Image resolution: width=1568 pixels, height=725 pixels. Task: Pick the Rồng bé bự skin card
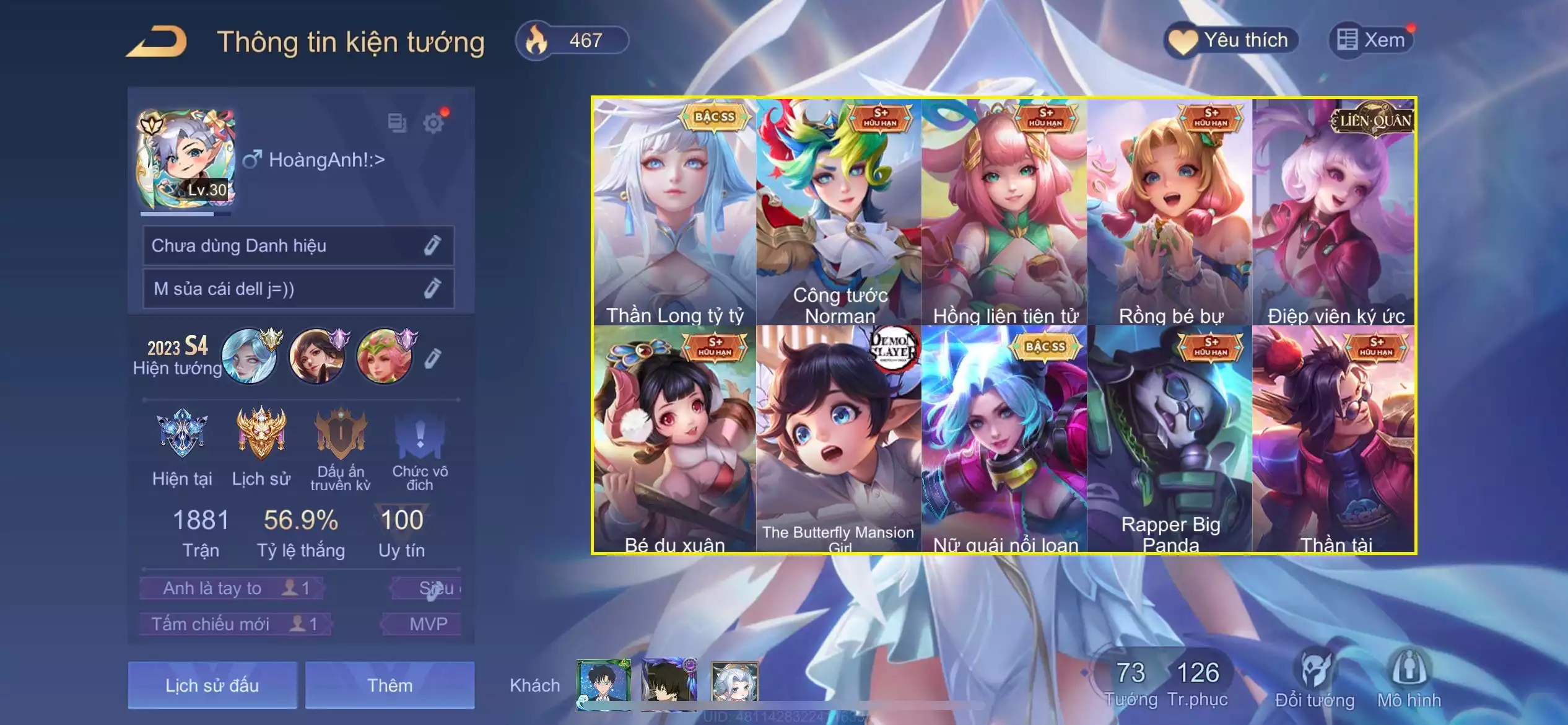(x=1170, y=212)
